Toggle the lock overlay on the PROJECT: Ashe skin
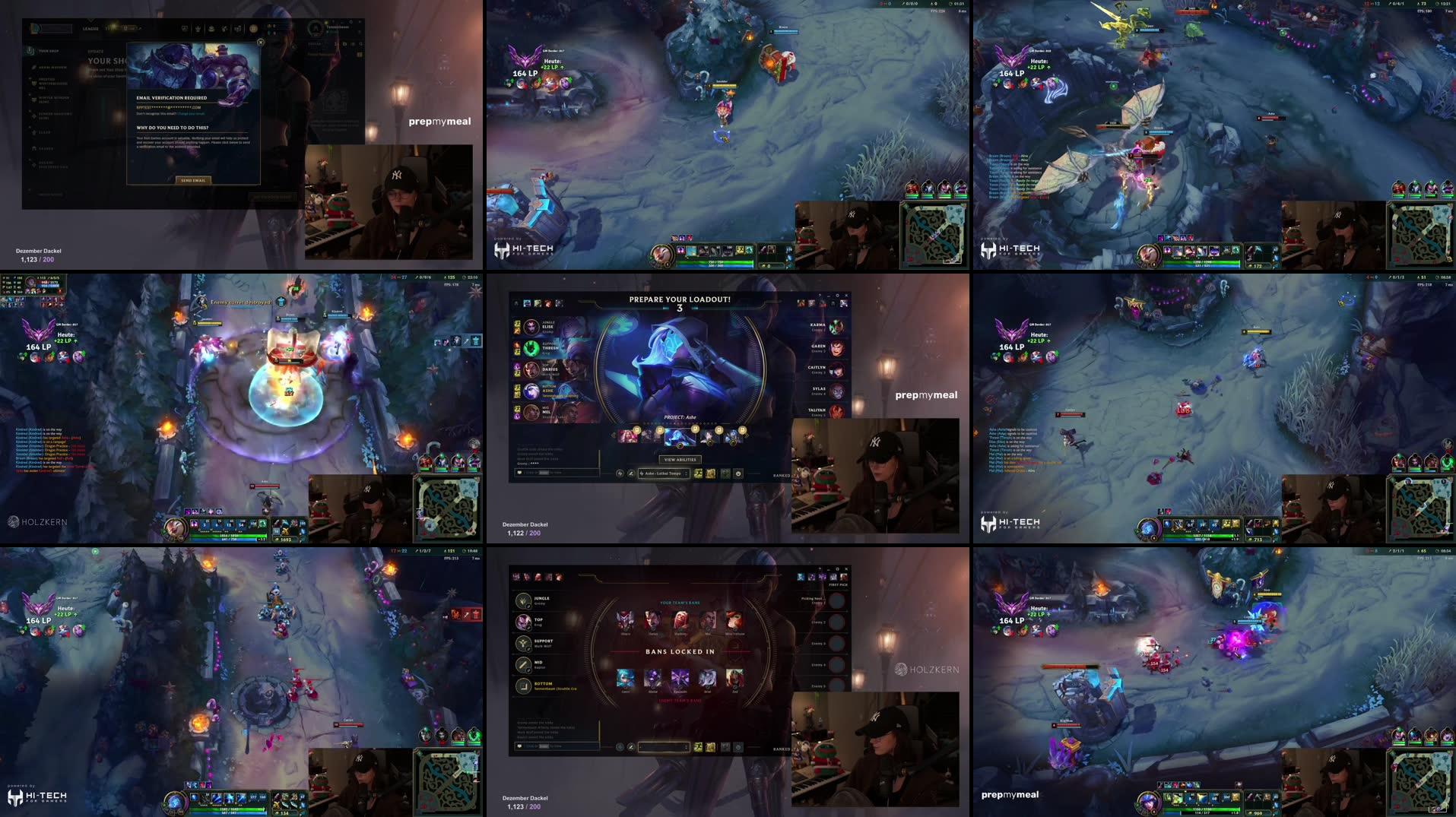 tap(695, 428)
